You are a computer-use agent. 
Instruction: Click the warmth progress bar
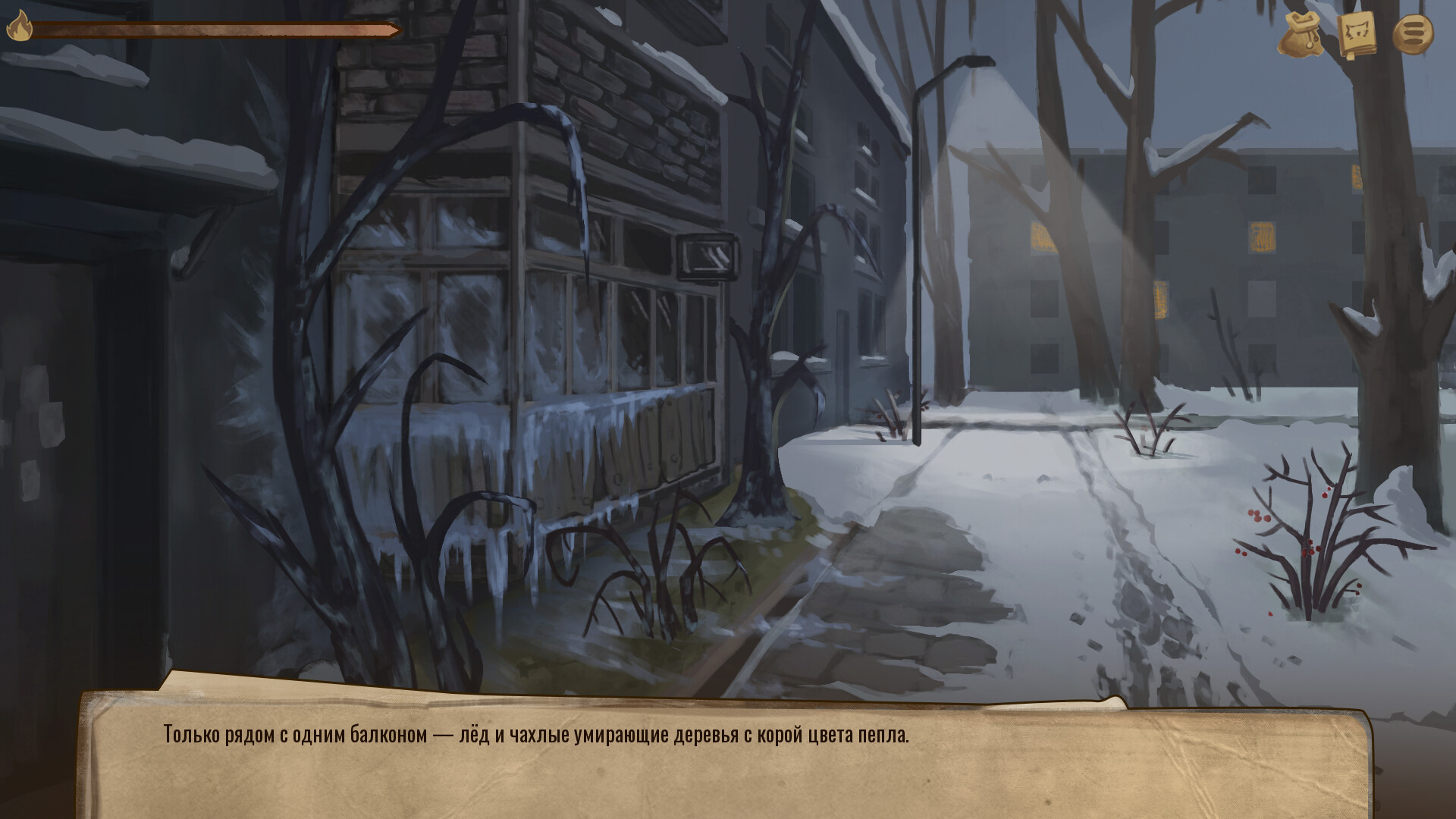(x=220, y=30)
